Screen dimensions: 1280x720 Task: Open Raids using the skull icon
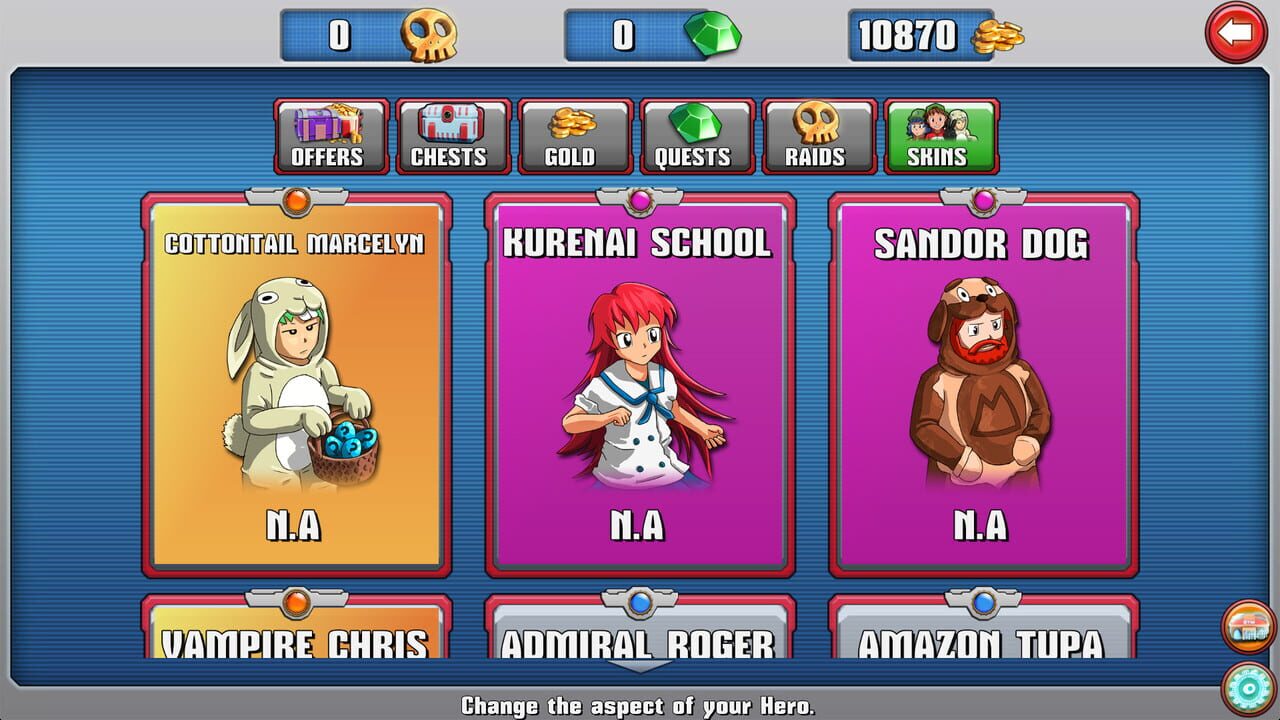[x=819, y=136]
